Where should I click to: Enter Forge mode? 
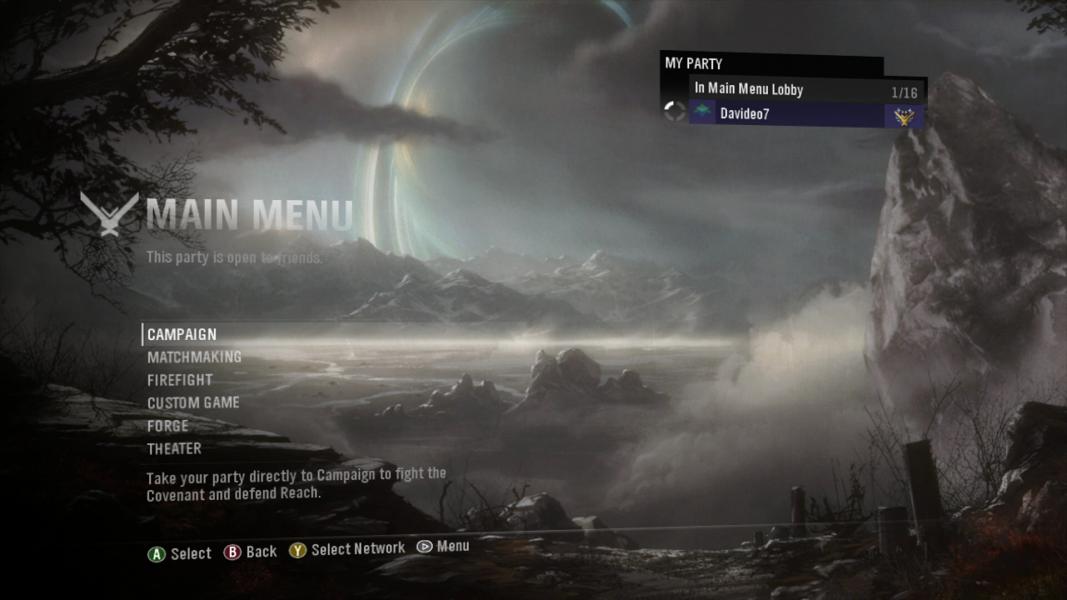coord(168,426)
